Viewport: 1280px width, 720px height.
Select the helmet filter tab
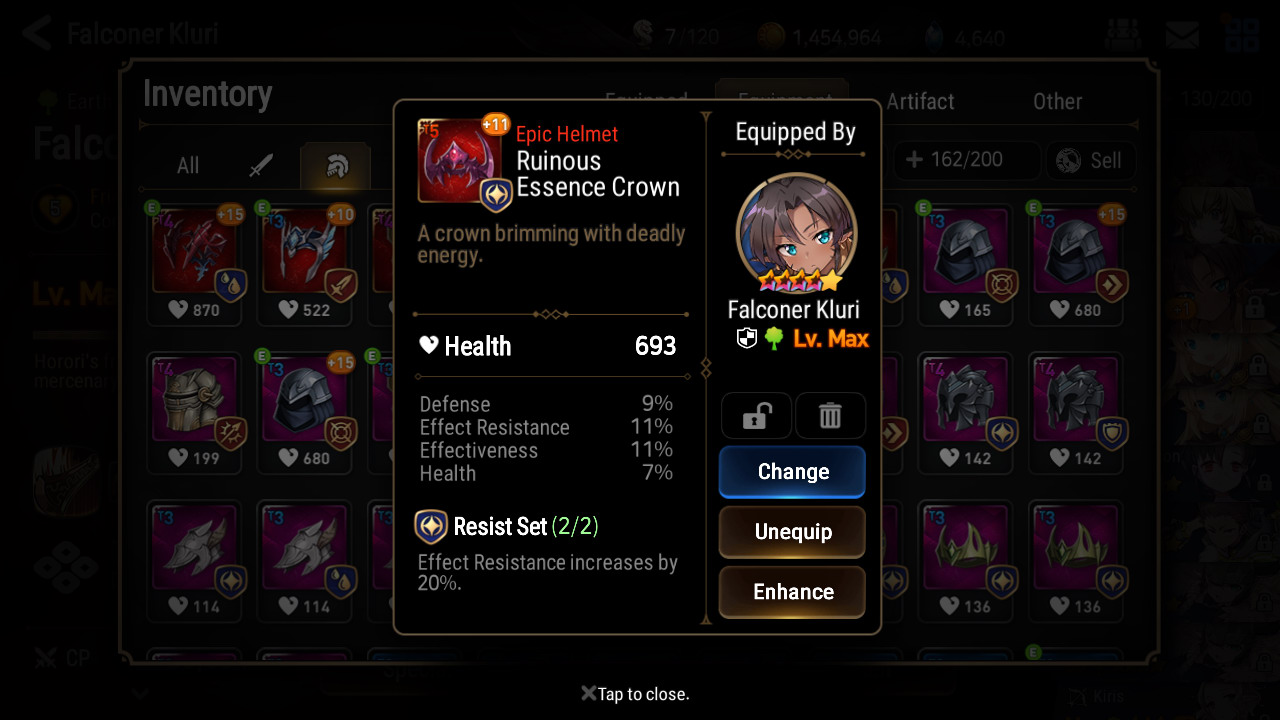pos(336,165)
